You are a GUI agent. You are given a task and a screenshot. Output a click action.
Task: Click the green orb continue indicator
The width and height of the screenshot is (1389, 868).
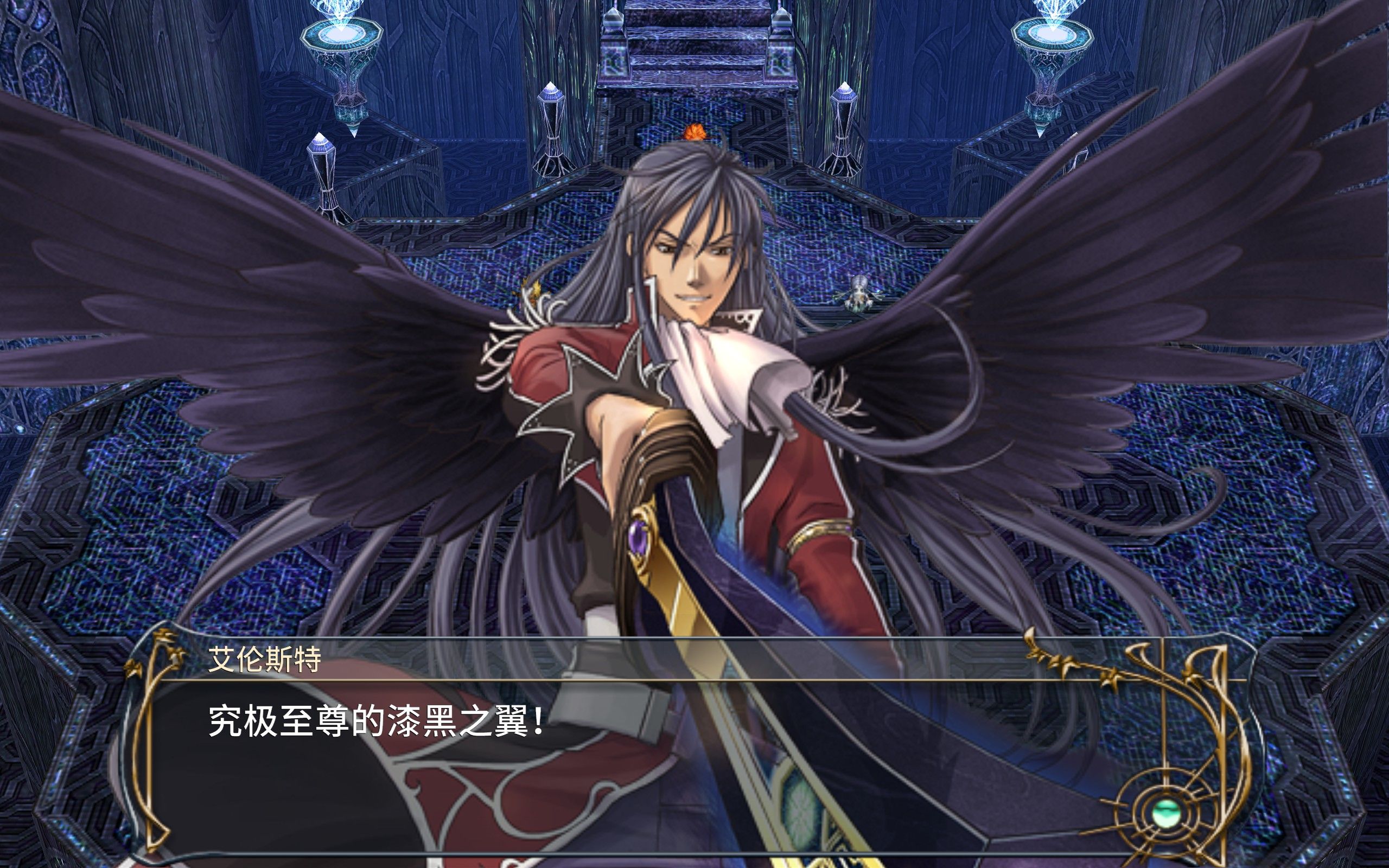(1167, 813)
